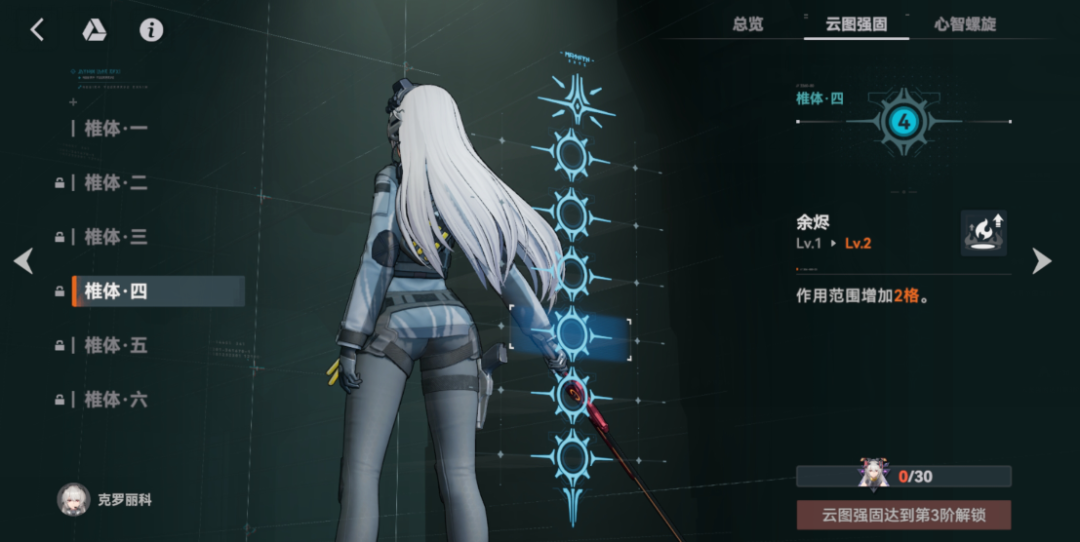The width and height of the screenshot is (1080, 542).
Task: Click the highlighted 椎体·四 entry
Action: (x=157, y=291)
